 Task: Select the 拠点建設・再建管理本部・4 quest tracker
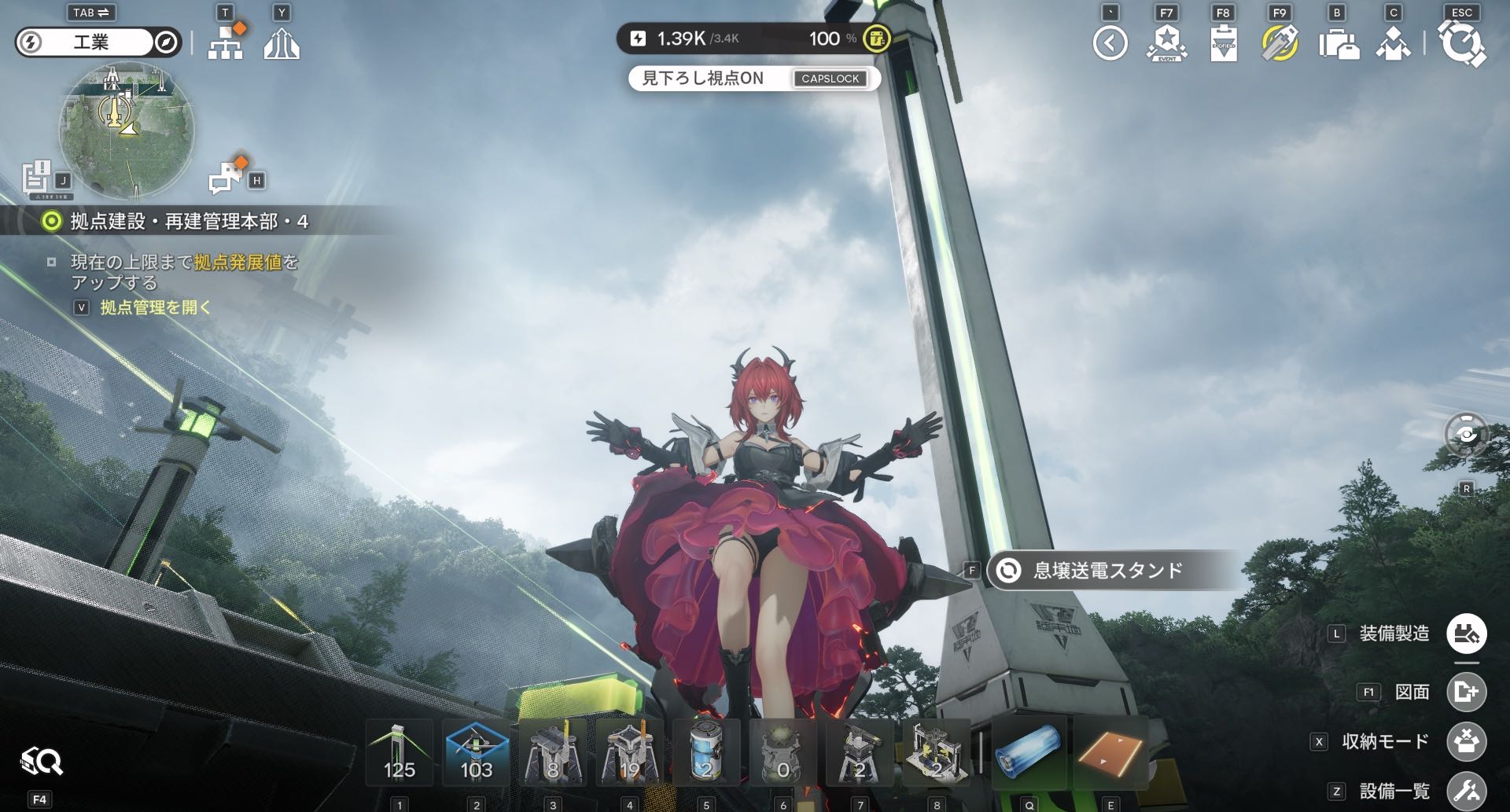click(189, 222)
